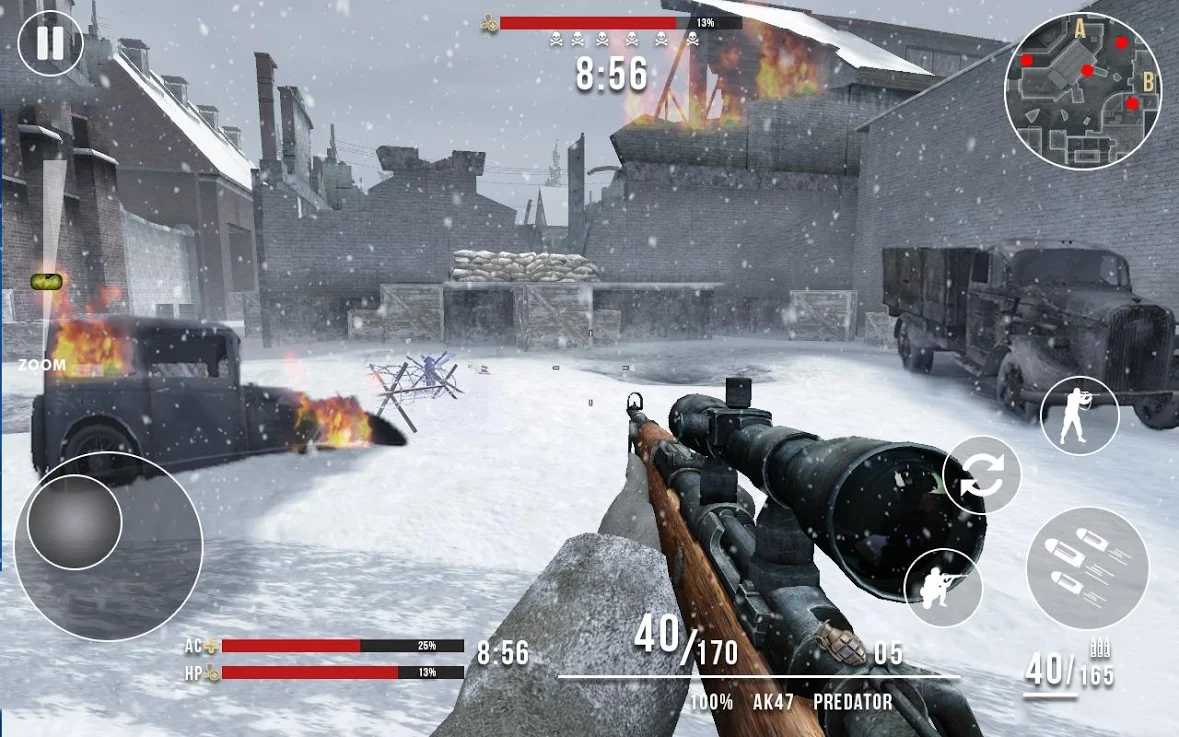1179x737 pixels.
Task: Pause the game with the pause button
Action: [x=50, y=43]
